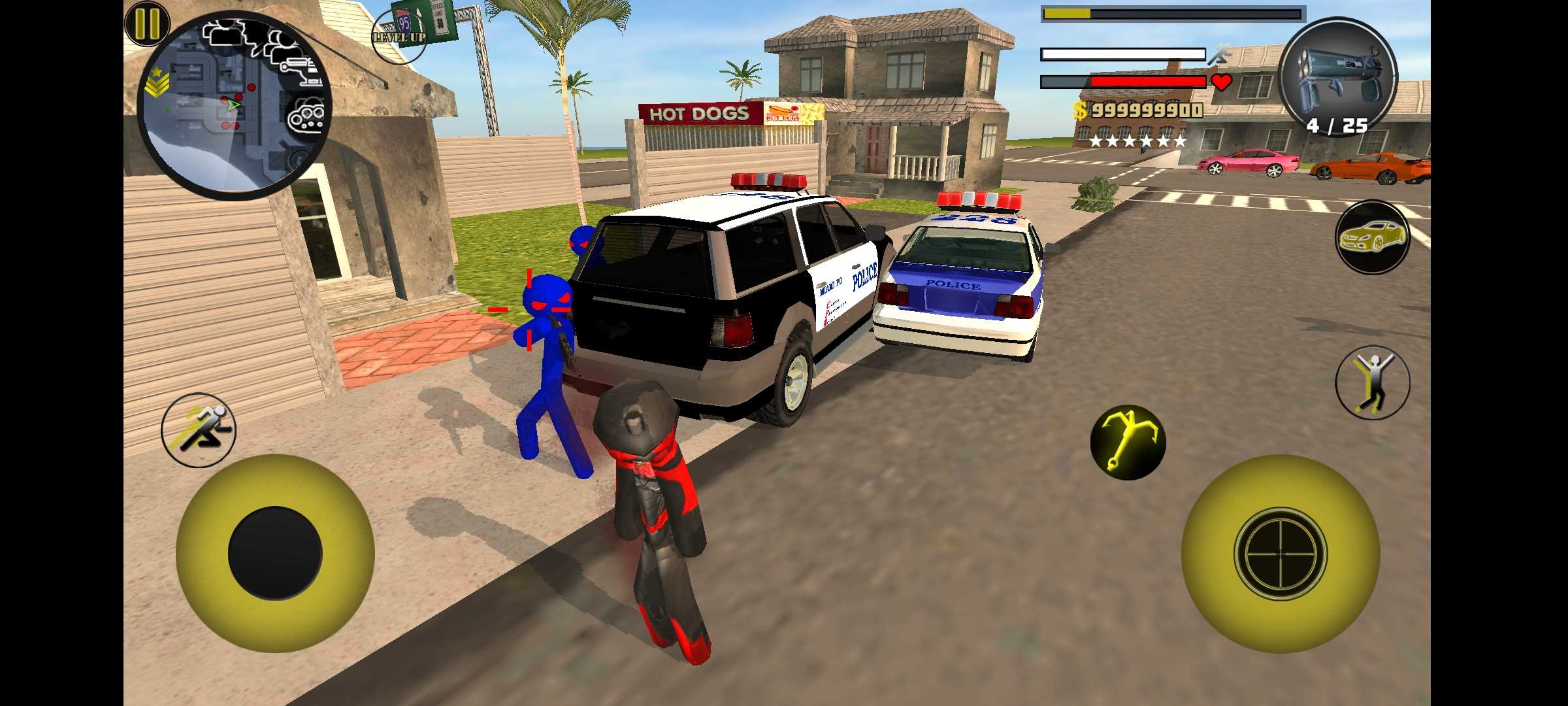Screen dimensions: 1568x706
Task: Activate the jumping stickman button
Action: (x=1372, y=382)
